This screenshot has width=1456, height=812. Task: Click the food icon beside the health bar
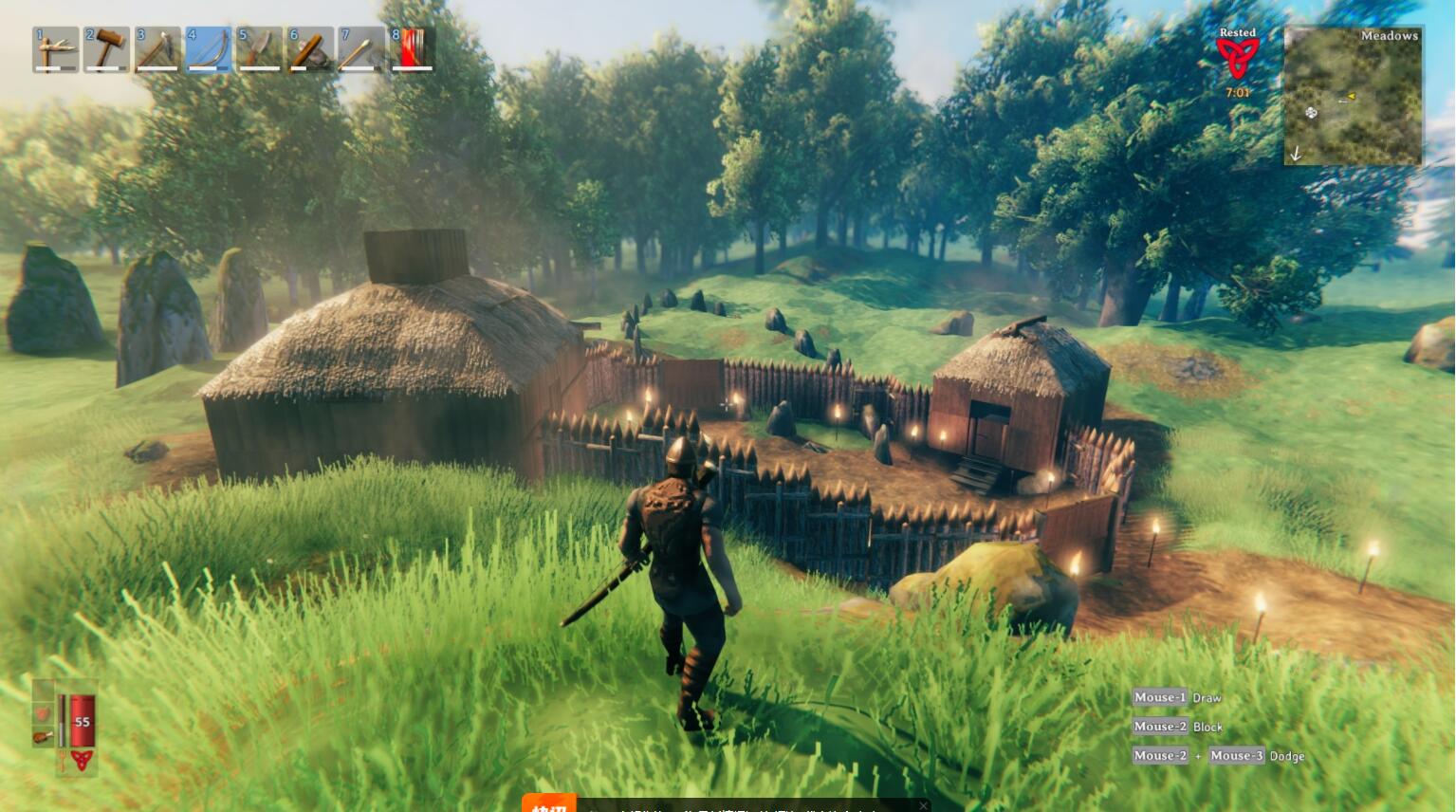pos(43,736)
